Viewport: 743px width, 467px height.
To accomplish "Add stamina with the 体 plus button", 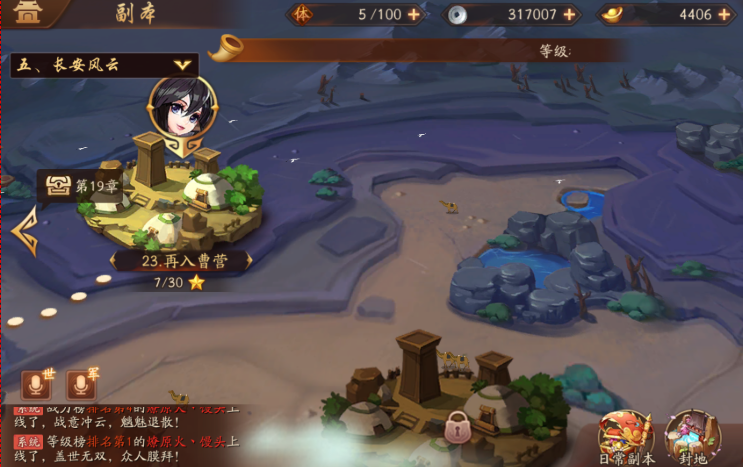I will tap(414, 15).
